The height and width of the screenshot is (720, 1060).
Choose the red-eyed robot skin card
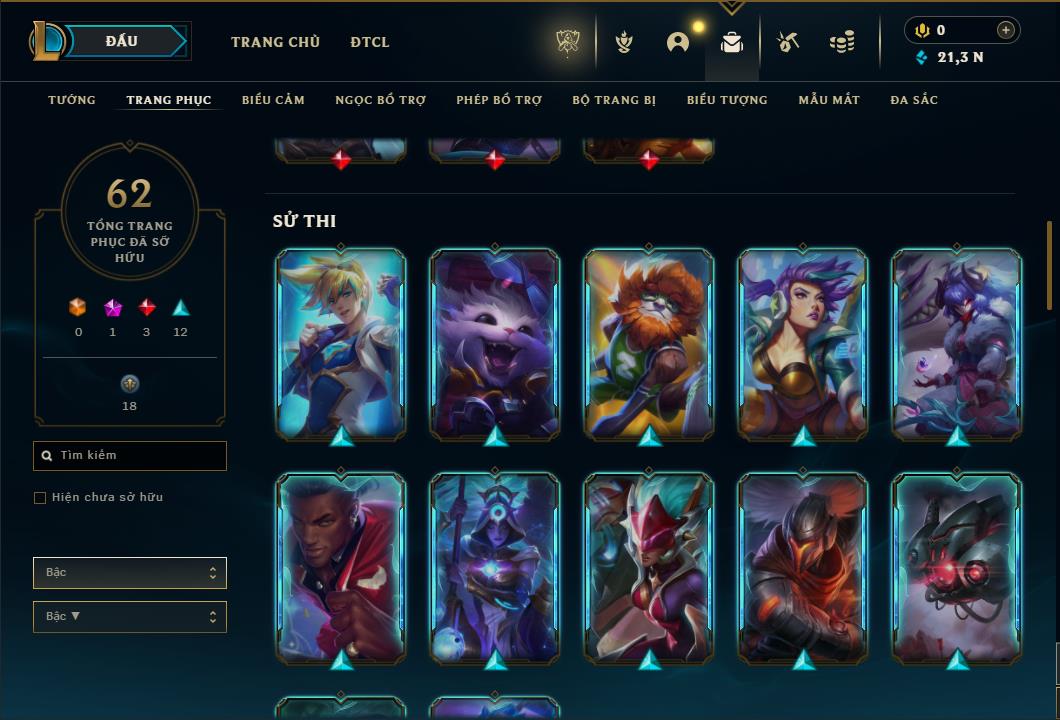point(957,567)
